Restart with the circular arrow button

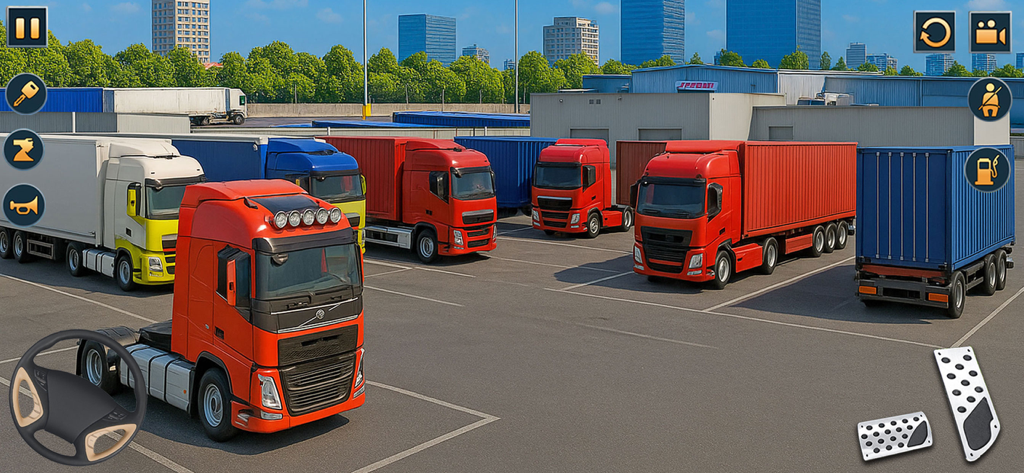click(x=934, y=32)
